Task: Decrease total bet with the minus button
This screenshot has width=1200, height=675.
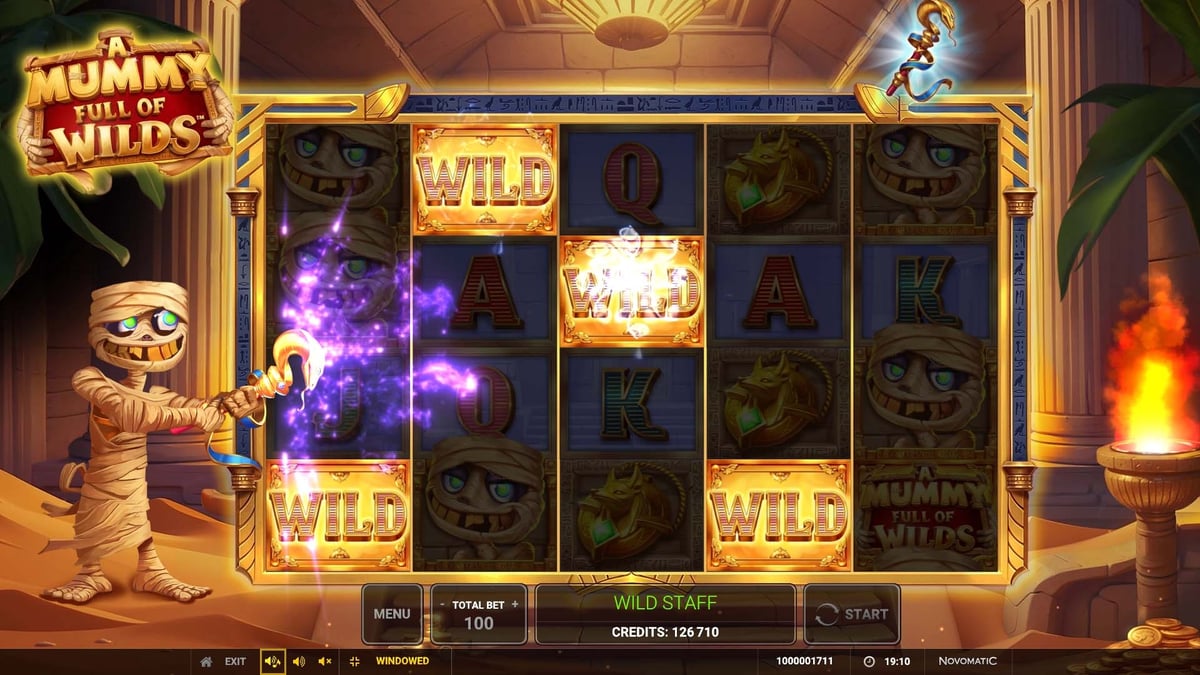Action: (443, 604)
